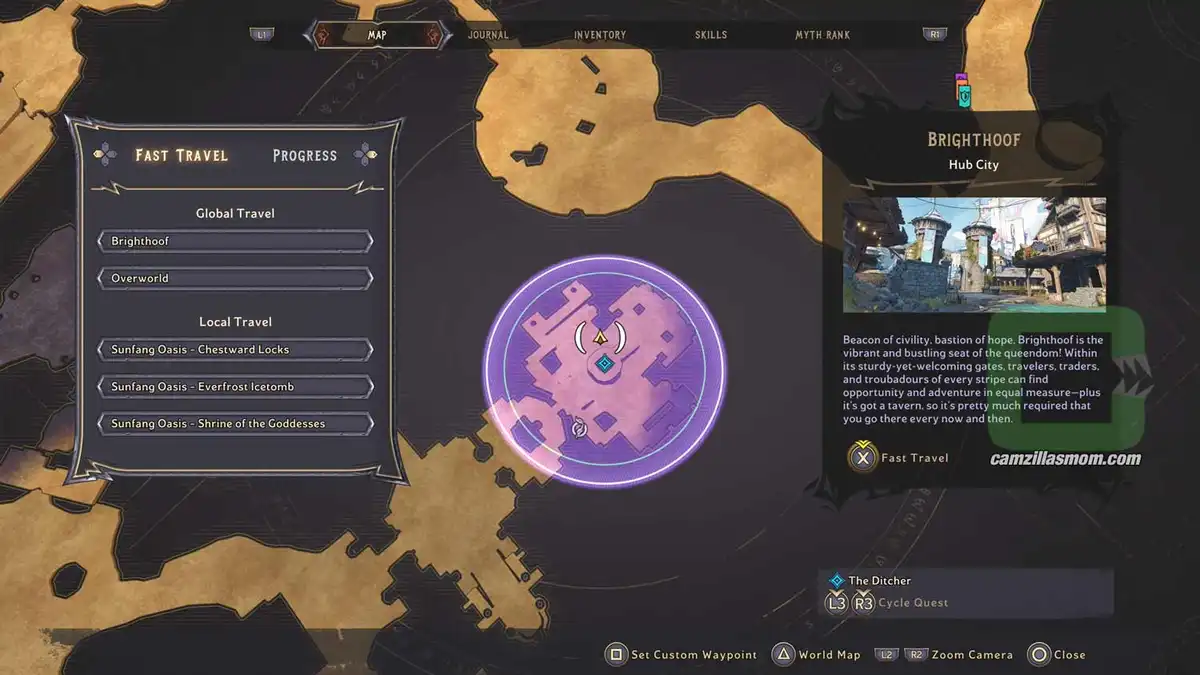The image size is (1200, 675).
Task: Select the Map tab
Action: 377,35
